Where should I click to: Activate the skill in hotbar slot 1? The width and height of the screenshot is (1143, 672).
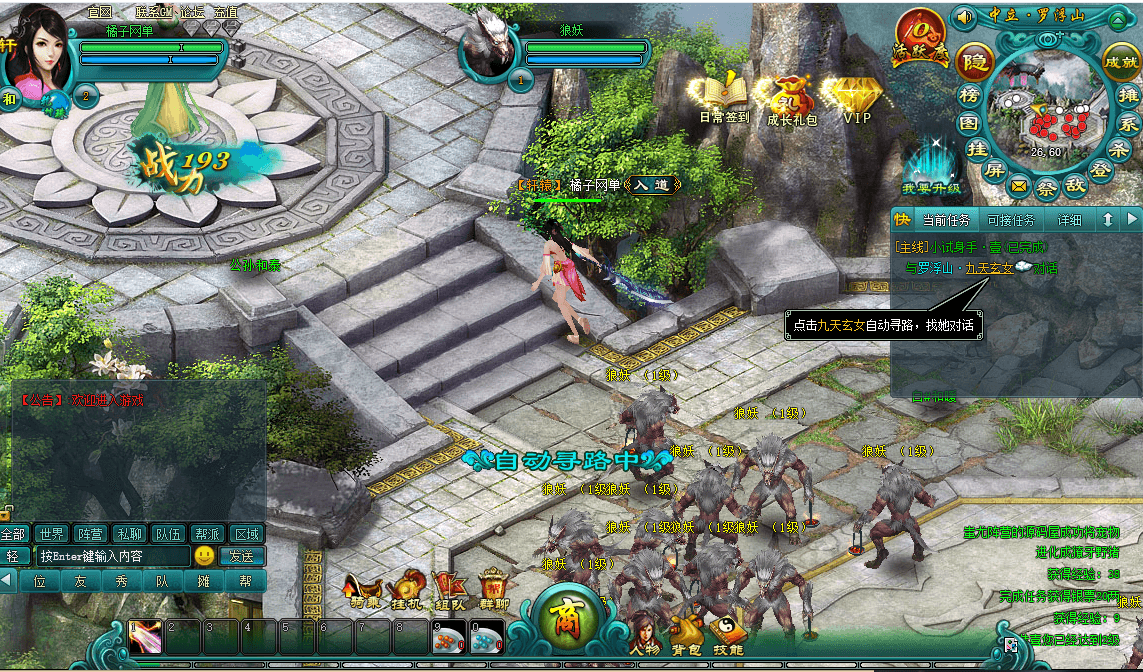[x=144, y=637]
